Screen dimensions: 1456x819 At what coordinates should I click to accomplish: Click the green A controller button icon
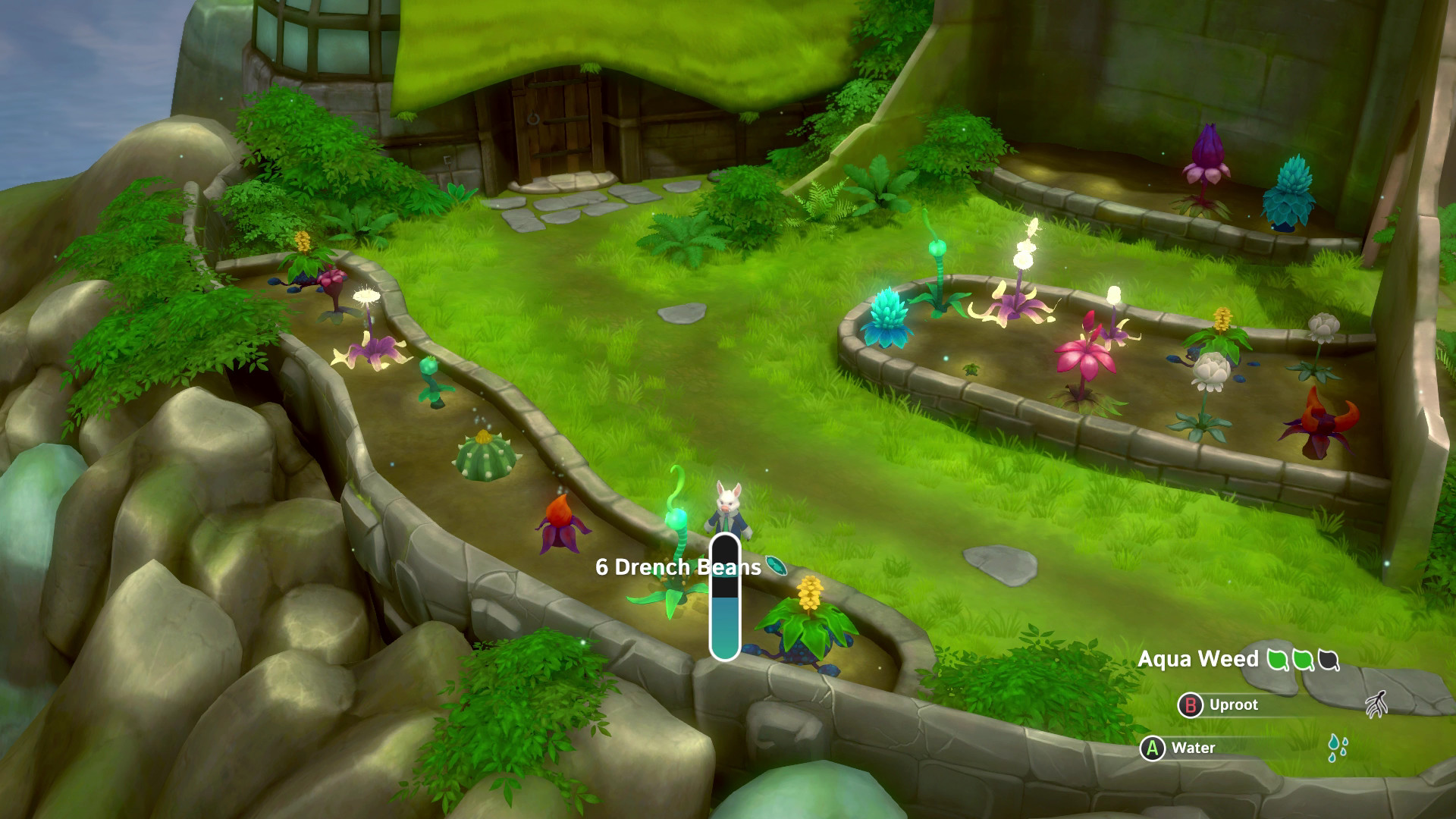point(1152,748)
